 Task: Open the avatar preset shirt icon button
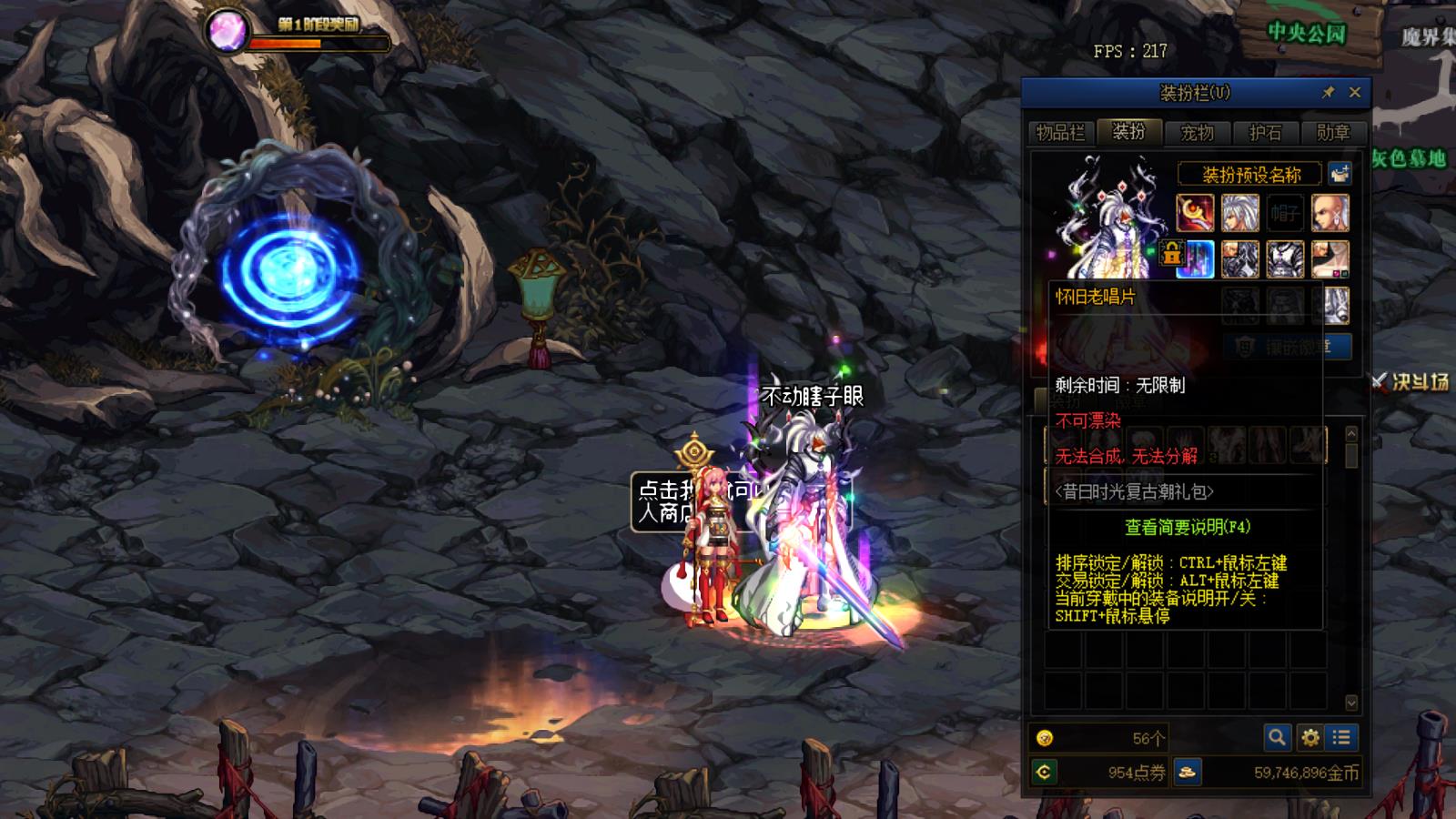click(x=1340, y=173)
